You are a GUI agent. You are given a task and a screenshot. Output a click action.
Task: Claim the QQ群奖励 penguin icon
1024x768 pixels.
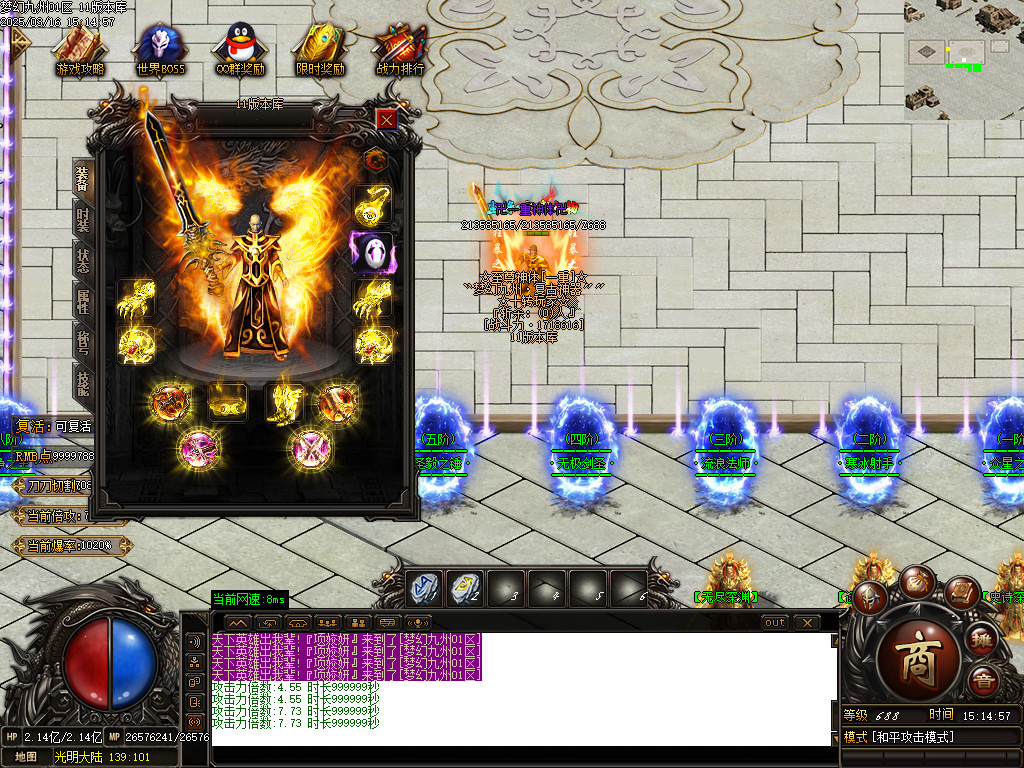pyautogui.click(x=240, y=48)
